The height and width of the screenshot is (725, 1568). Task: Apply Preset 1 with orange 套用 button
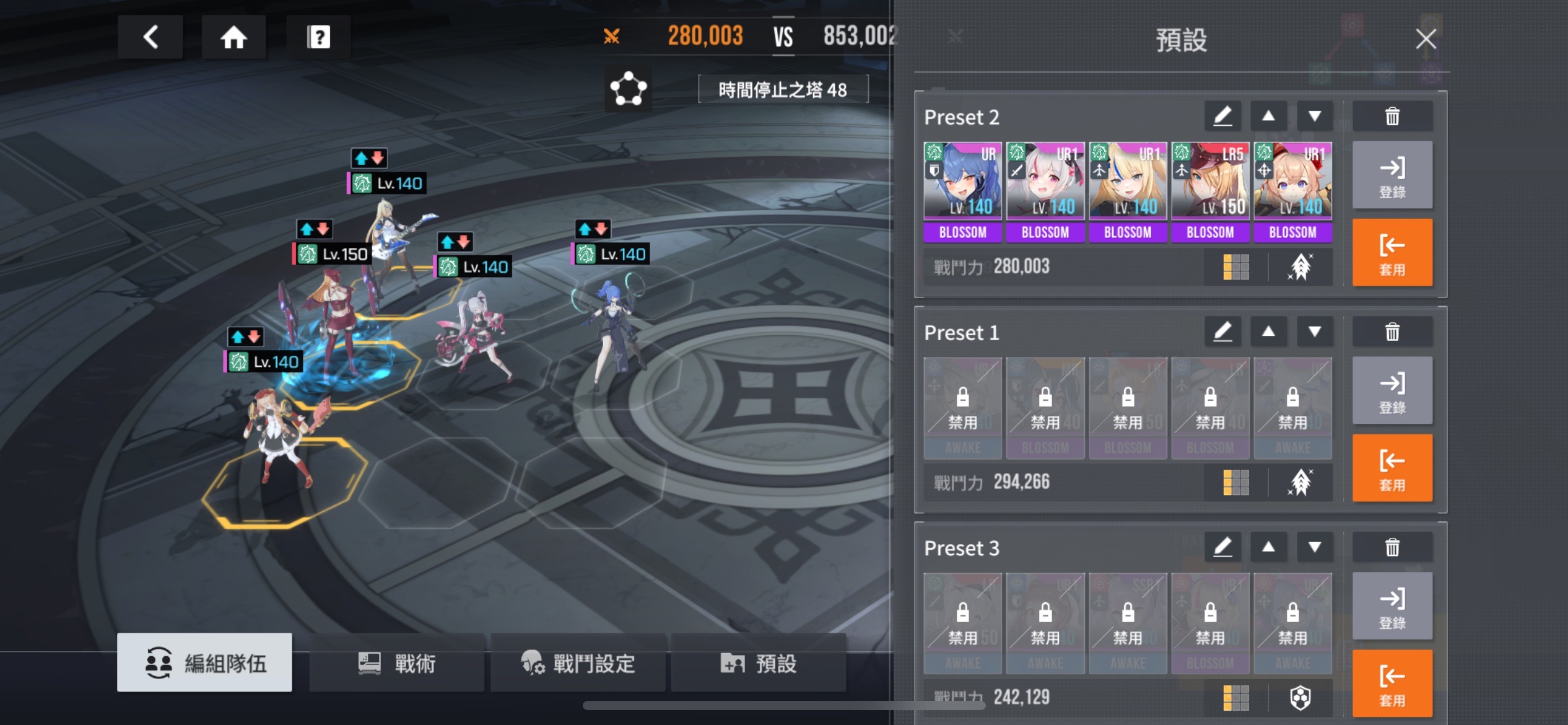pyautogui.click(x=1392, y=468)
